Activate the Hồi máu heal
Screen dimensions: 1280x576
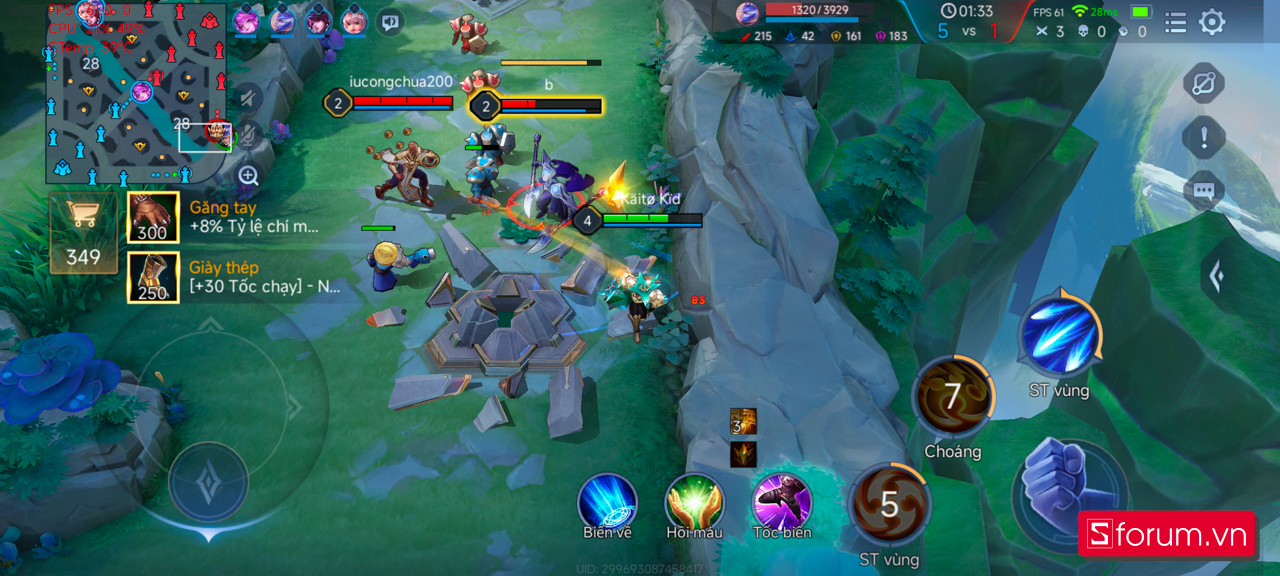pos(694,502)
